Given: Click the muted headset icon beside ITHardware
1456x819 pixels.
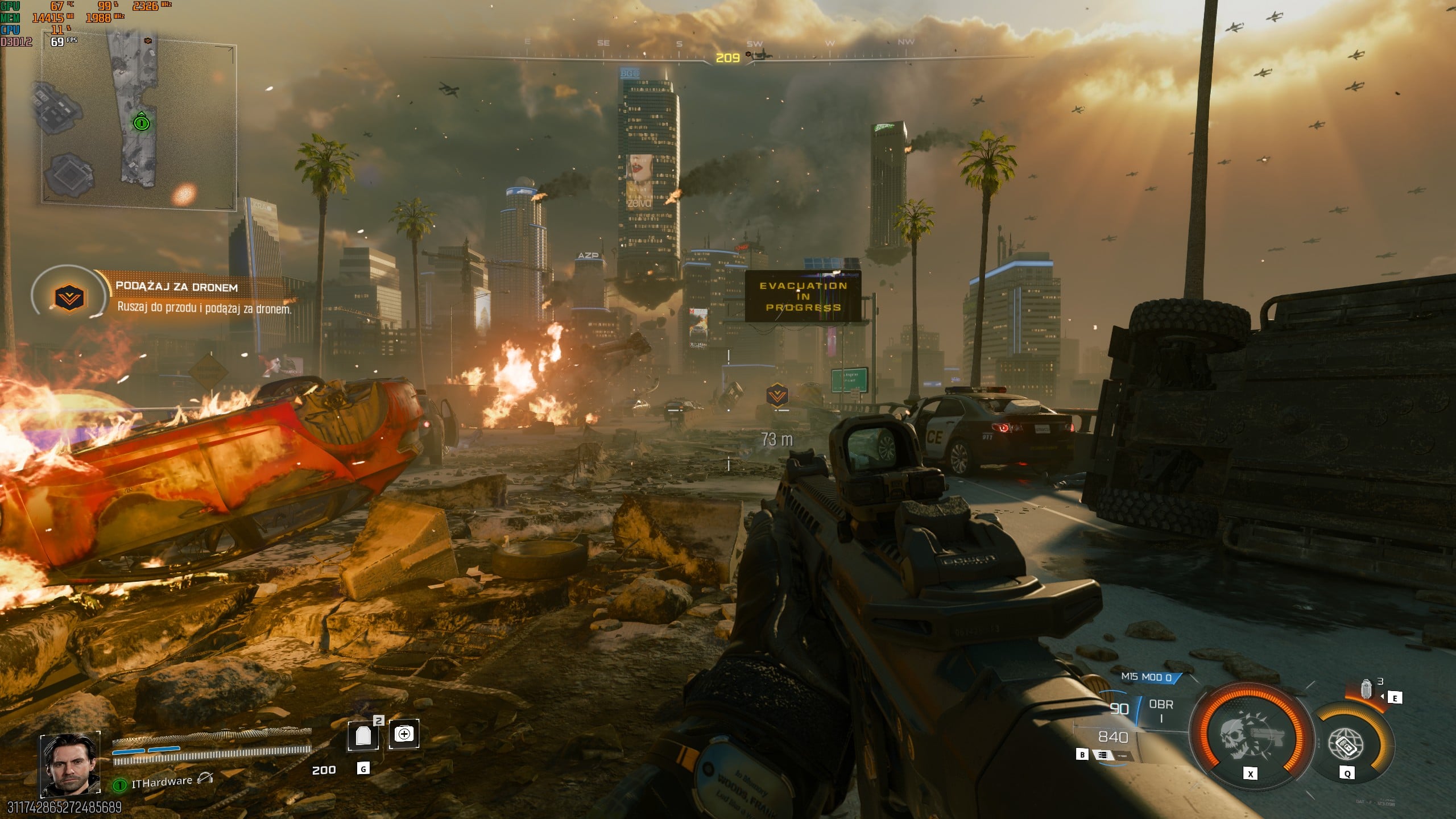Looking at the screenshot, I should [x=205, y=779].
